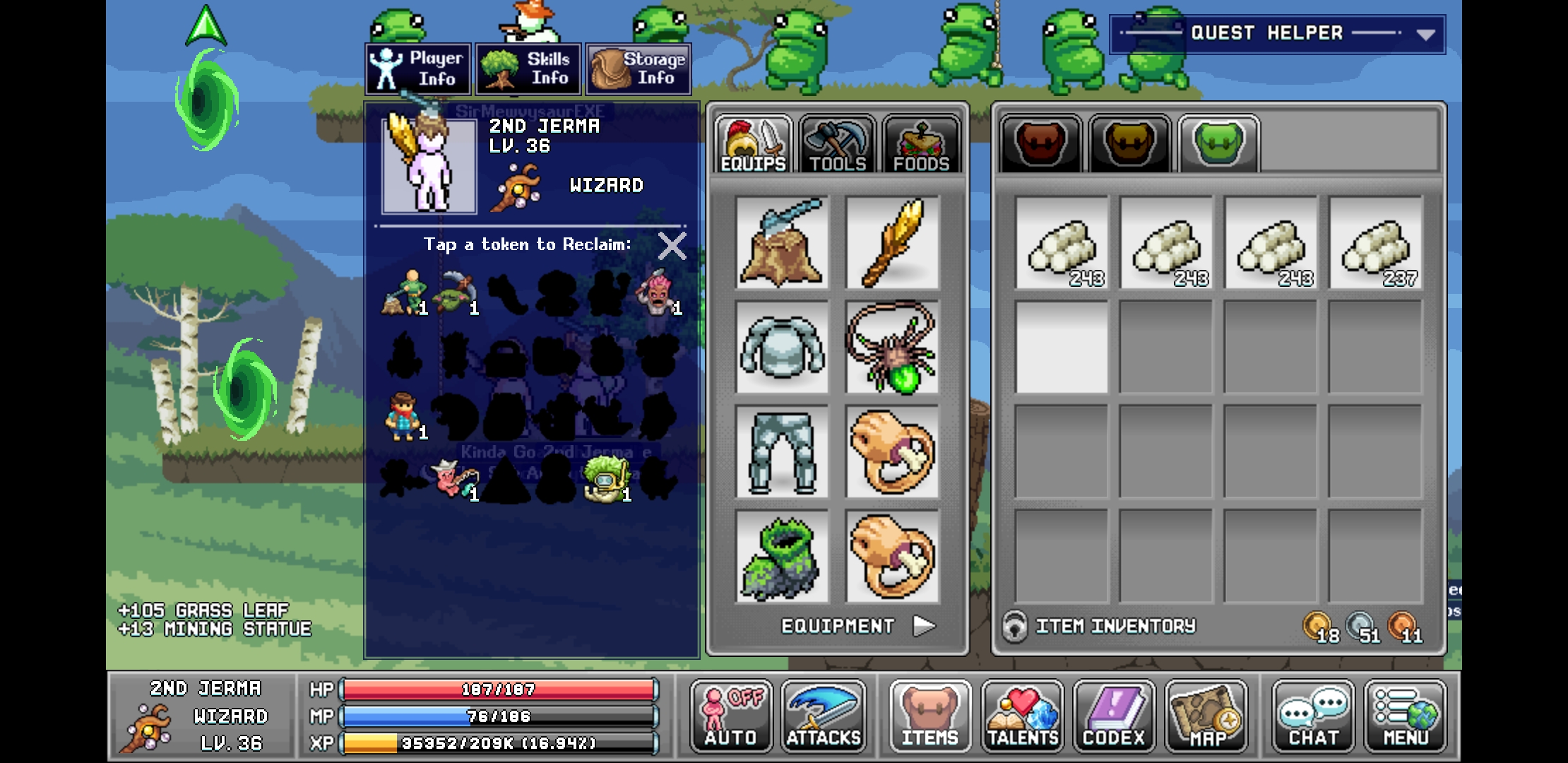Open the Storage Info panel
The width and height of the screenshot is (1568, 763).
[638, 69]
